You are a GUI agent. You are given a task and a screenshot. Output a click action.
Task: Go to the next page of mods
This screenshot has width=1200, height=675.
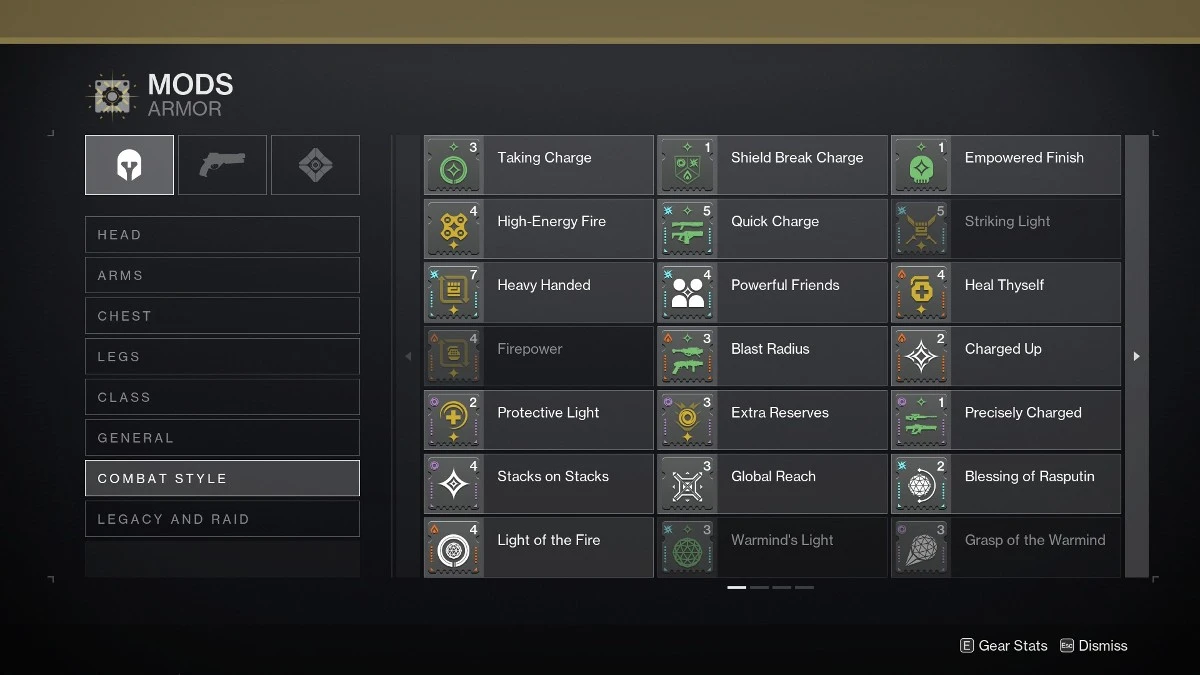1136,356
